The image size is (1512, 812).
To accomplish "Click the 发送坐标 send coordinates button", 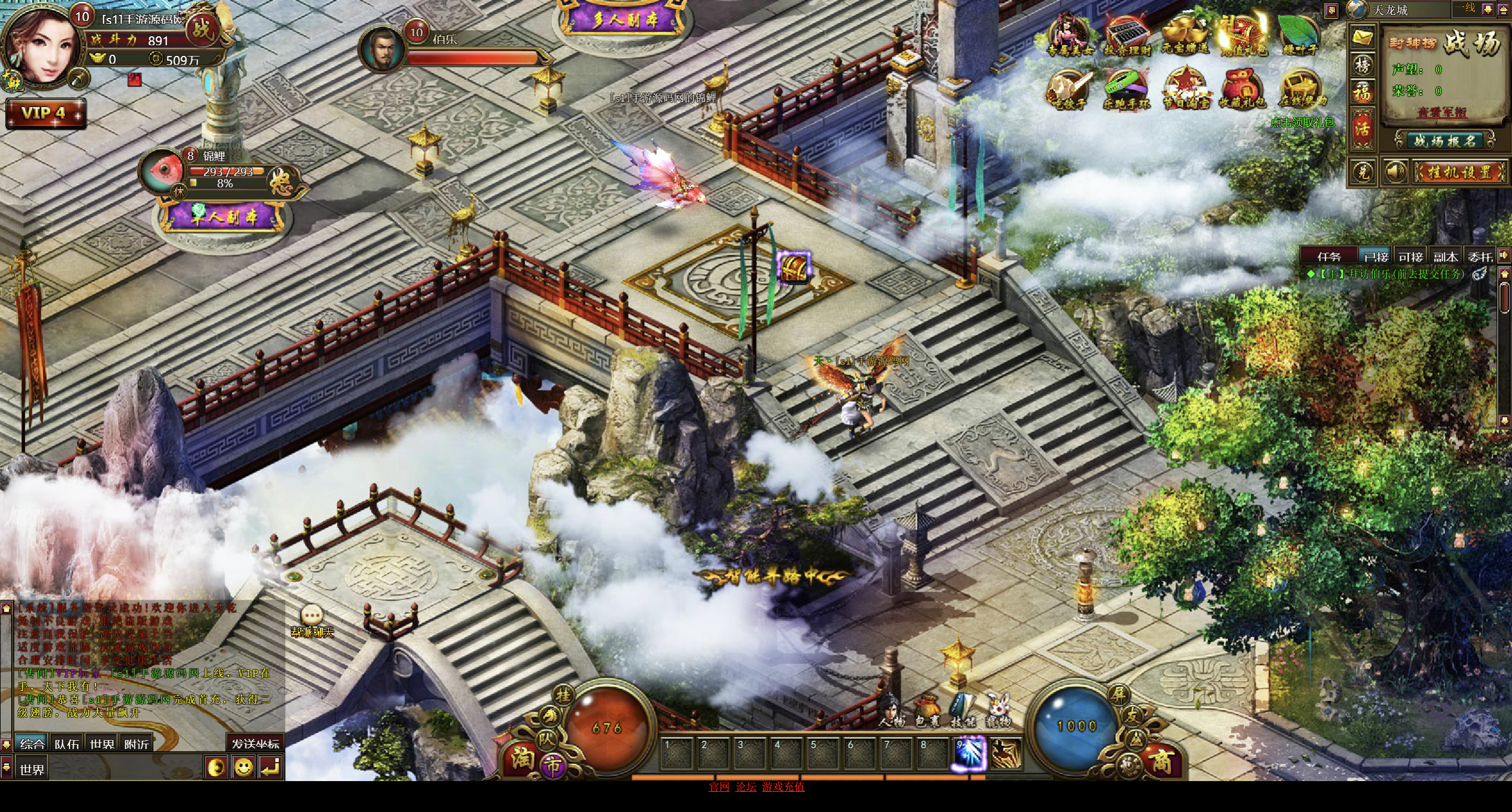I will tap(255, 744).
